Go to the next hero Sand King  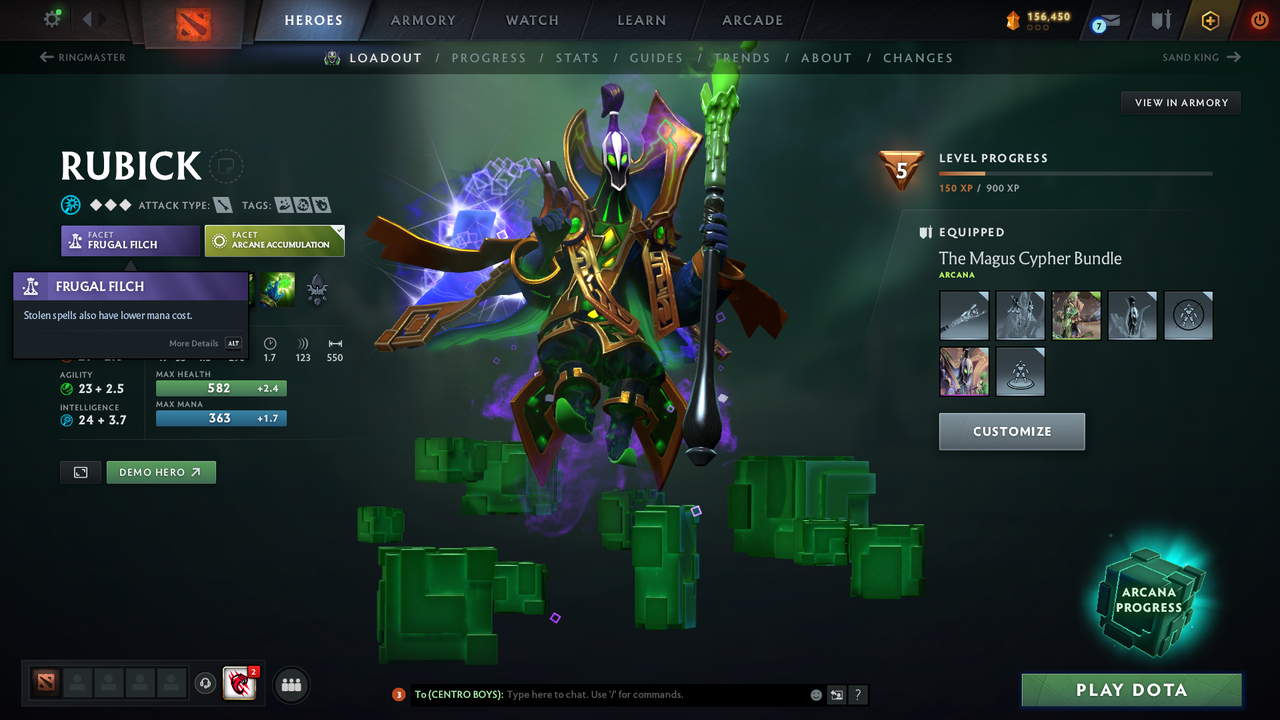coord(1202,57)
